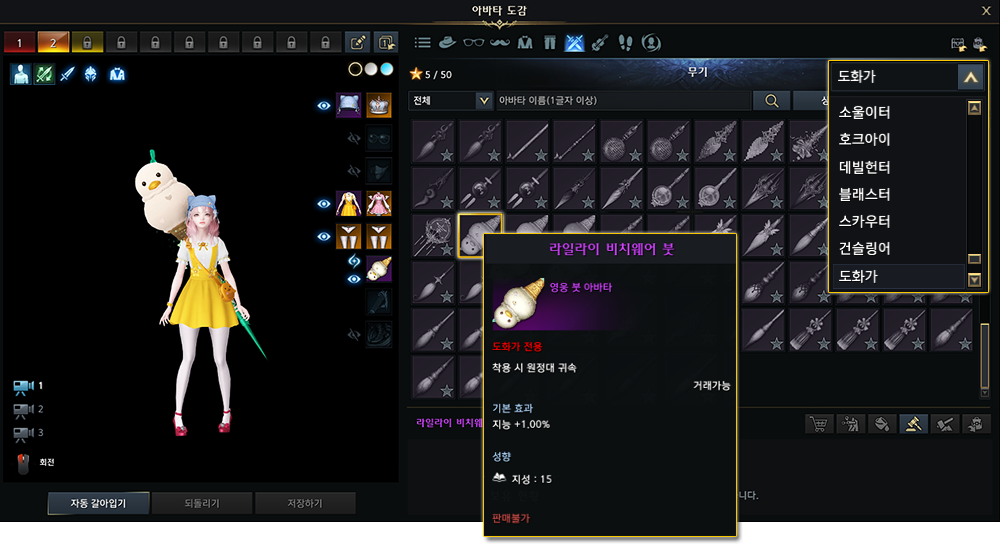Open the hat avatar category tab
Image resolution: width=1000 pixels, height=546 pixels.
(x=447, y=43)
